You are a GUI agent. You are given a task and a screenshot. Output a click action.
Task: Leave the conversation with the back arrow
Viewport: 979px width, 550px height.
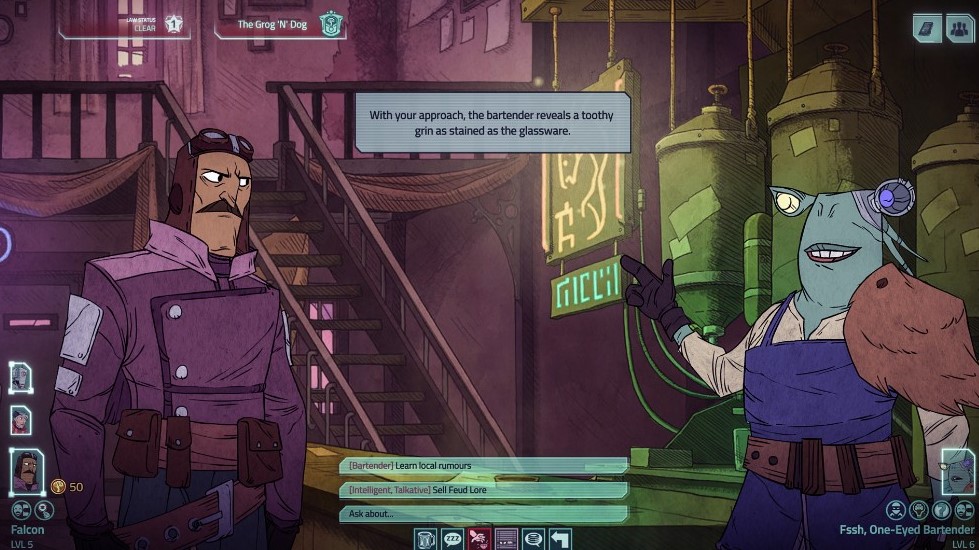[560, 539]
